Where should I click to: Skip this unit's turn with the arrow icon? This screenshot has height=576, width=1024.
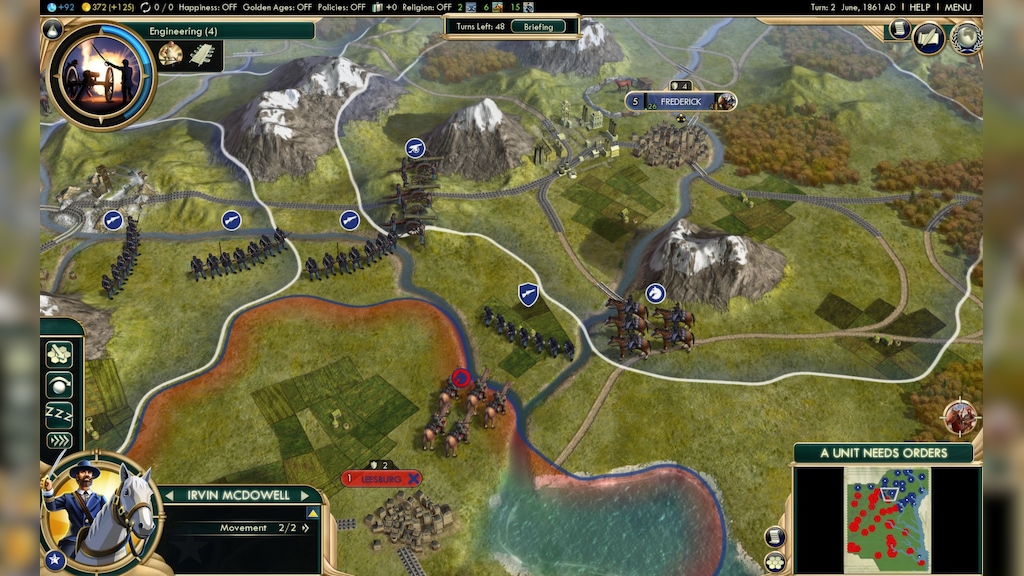[x=61, y=441]
